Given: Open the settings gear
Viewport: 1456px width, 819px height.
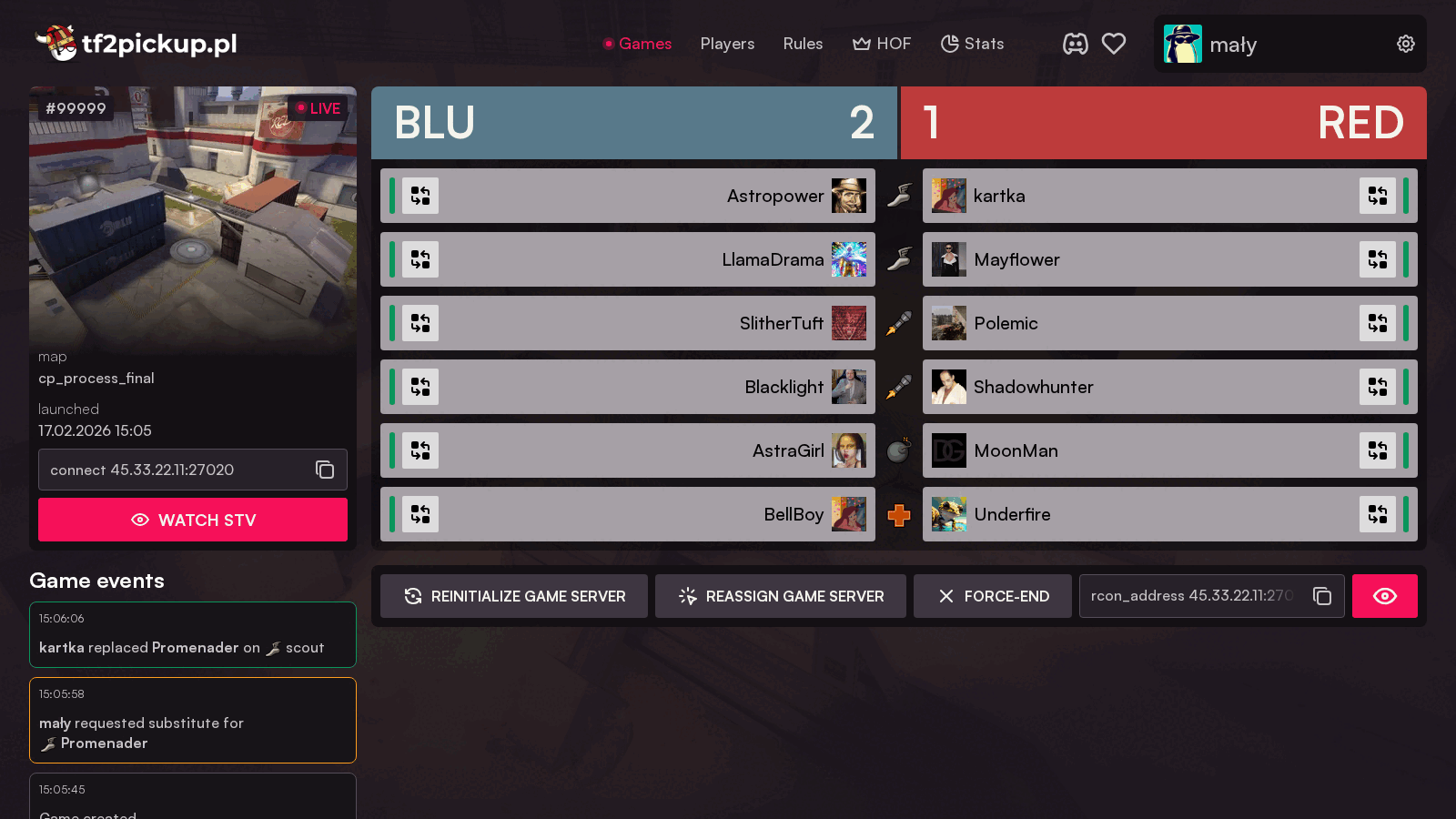Looking at the screenshot, I should click(1405, 43).
